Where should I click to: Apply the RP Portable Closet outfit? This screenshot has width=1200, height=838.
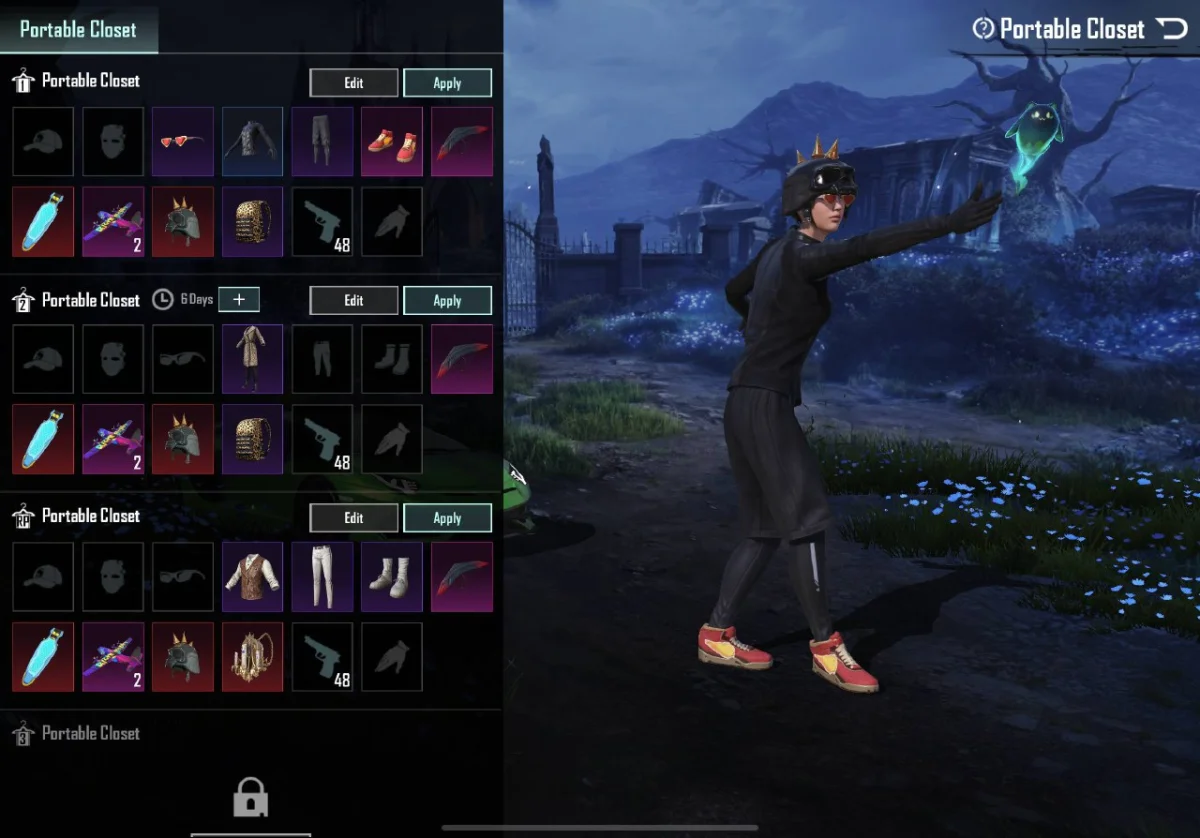pos(447,518)
